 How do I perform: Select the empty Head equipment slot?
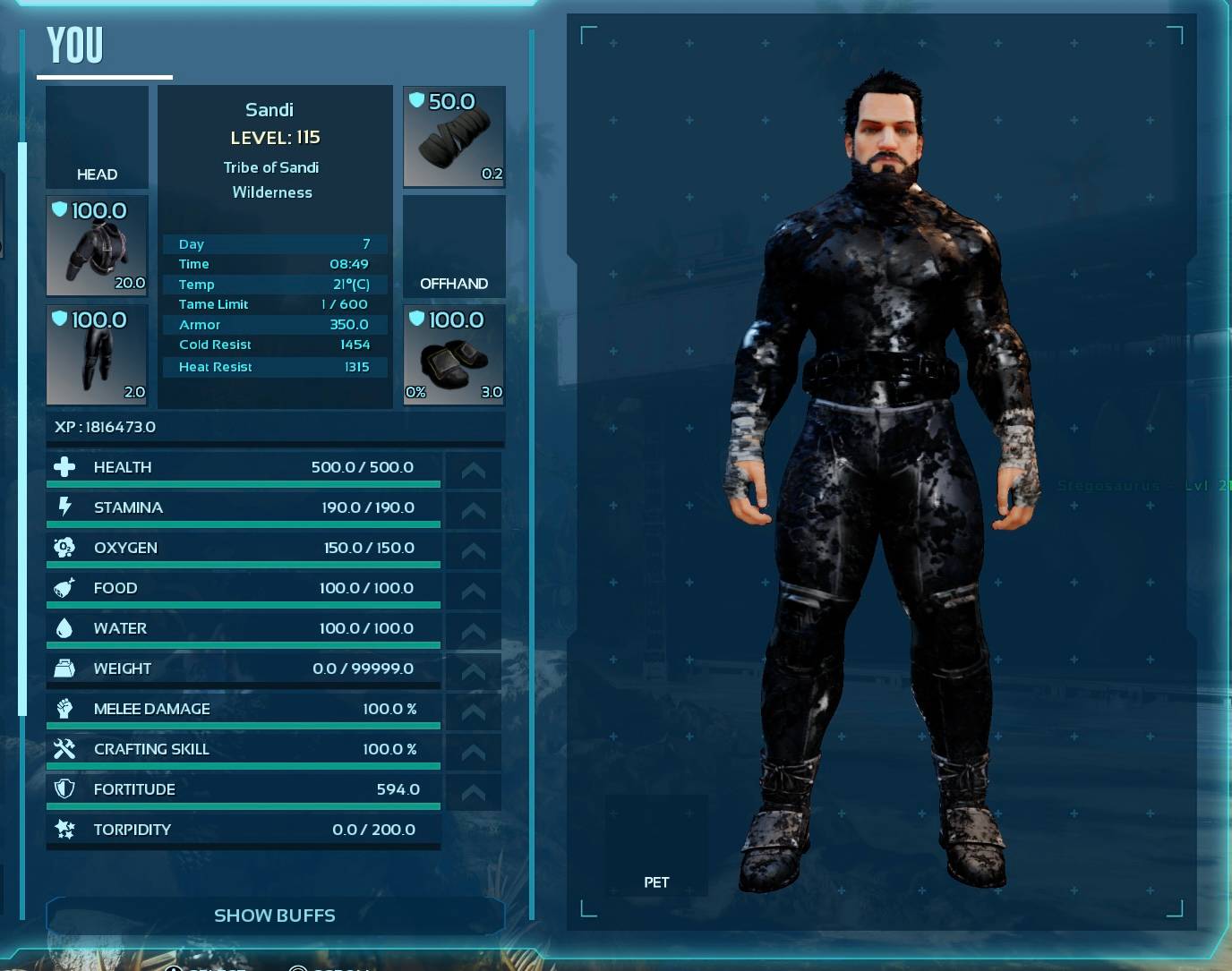pos(97,137)
